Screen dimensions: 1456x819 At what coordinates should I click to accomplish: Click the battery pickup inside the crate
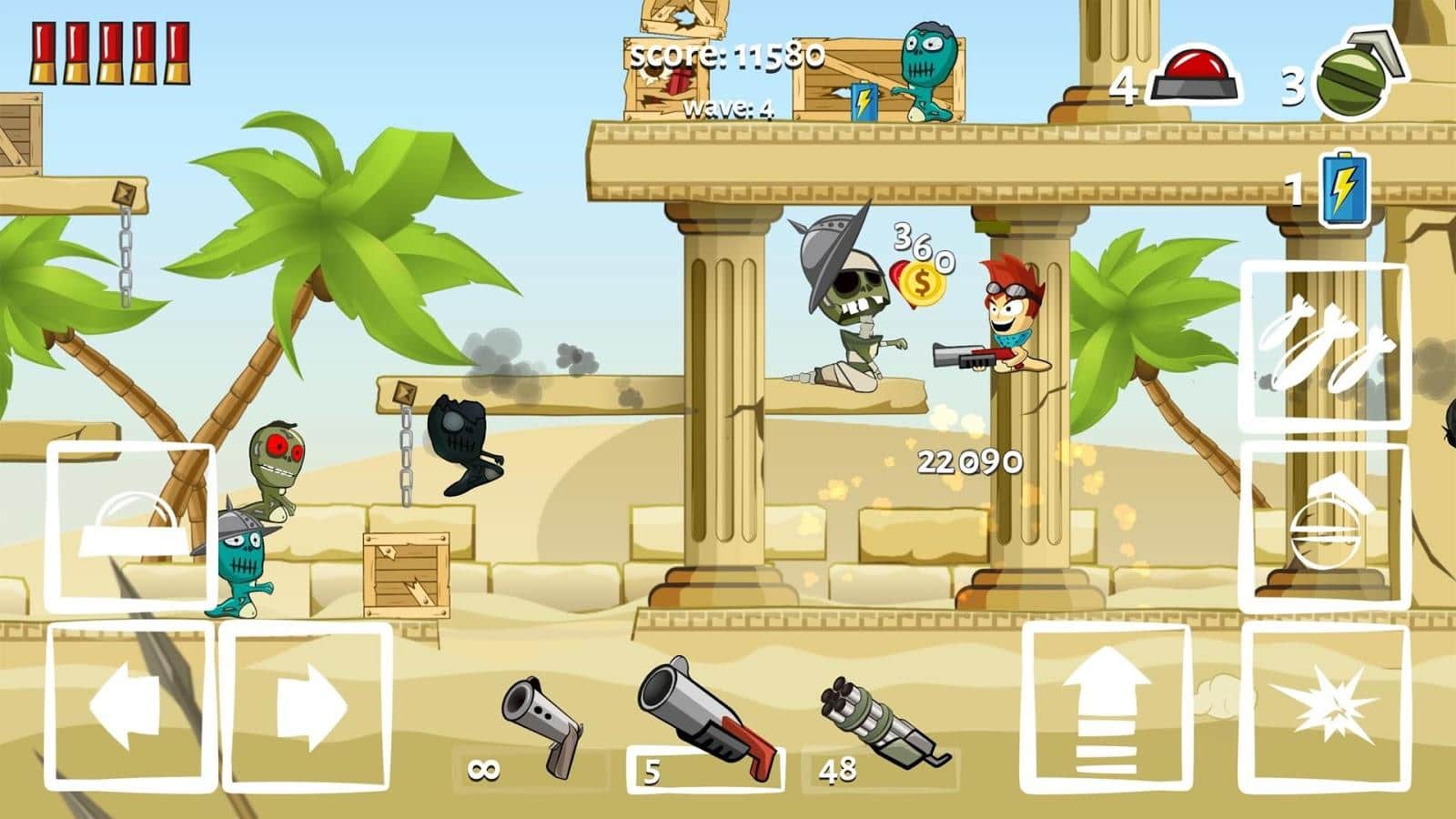(864, 100)
